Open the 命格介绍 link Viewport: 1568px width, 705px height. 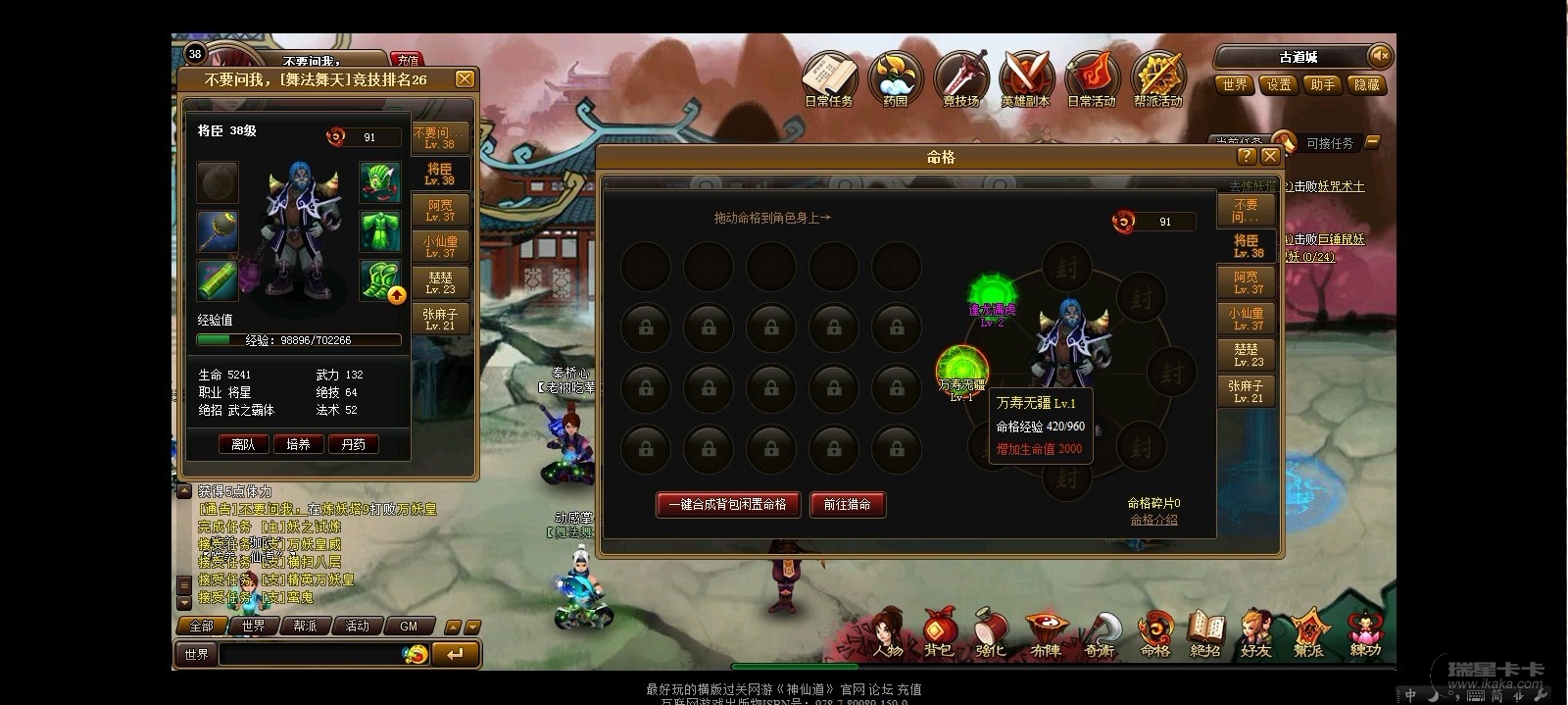point(1153,520)
